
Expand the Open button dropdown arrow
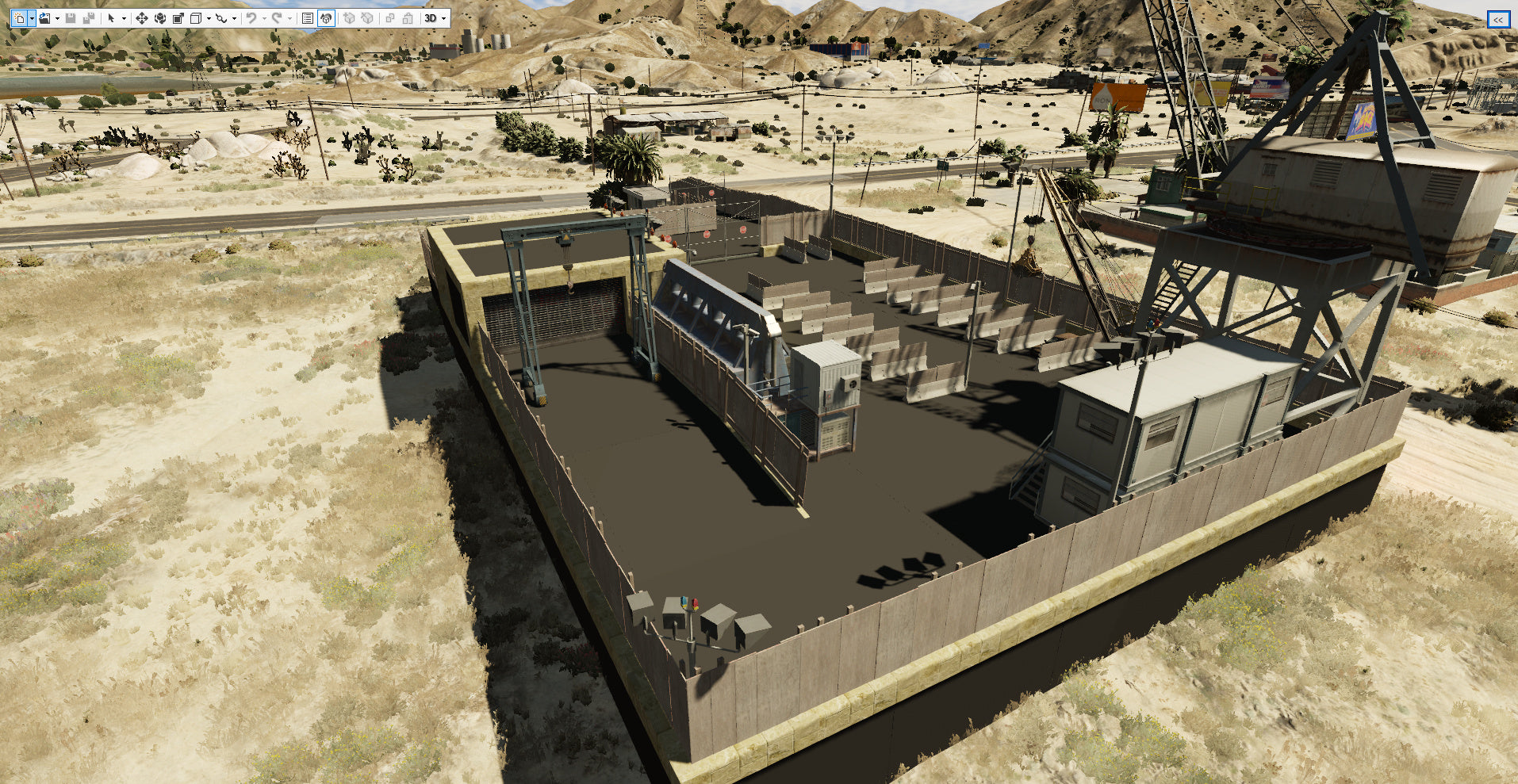57,17
